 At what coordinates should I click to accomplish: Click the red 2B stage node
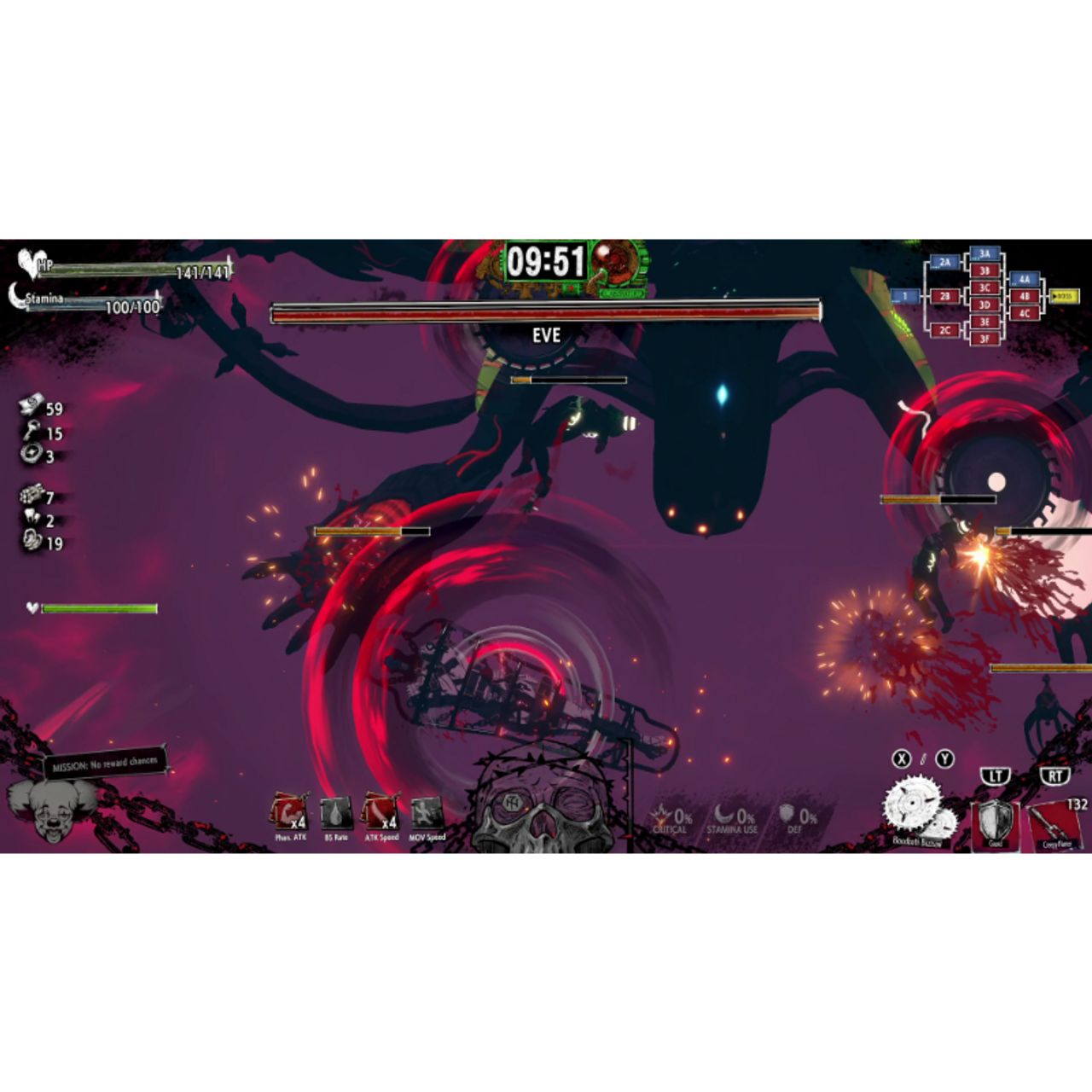[944, 296]
